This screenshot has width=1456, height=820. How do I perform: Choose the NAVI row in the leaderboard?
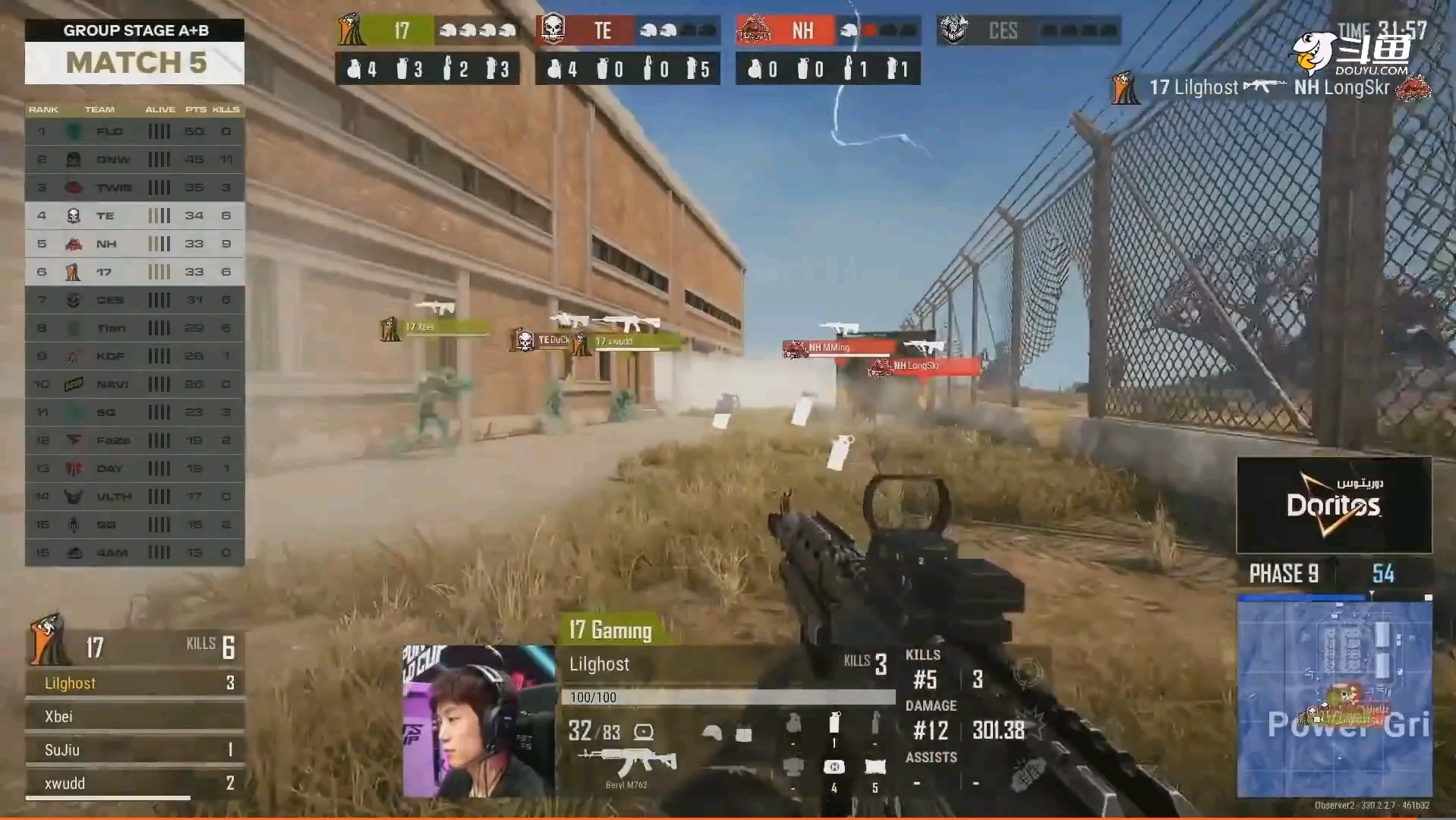(134, 384)
